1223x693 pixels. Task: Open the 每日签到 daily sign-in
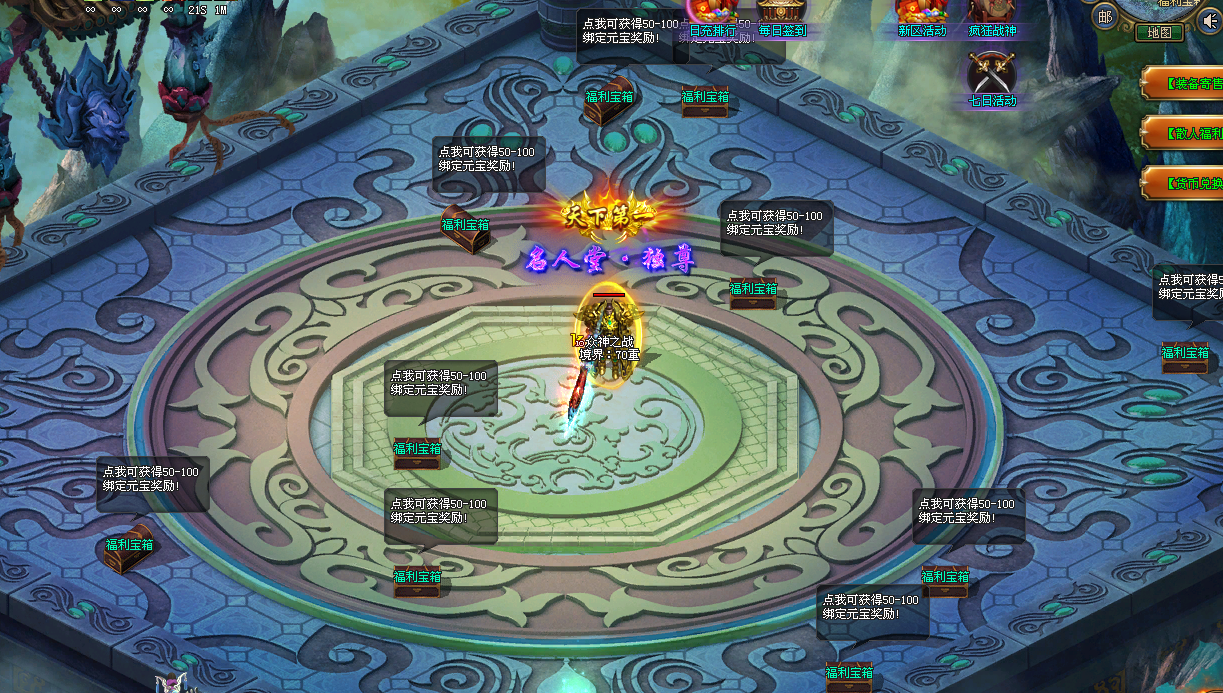782,16
